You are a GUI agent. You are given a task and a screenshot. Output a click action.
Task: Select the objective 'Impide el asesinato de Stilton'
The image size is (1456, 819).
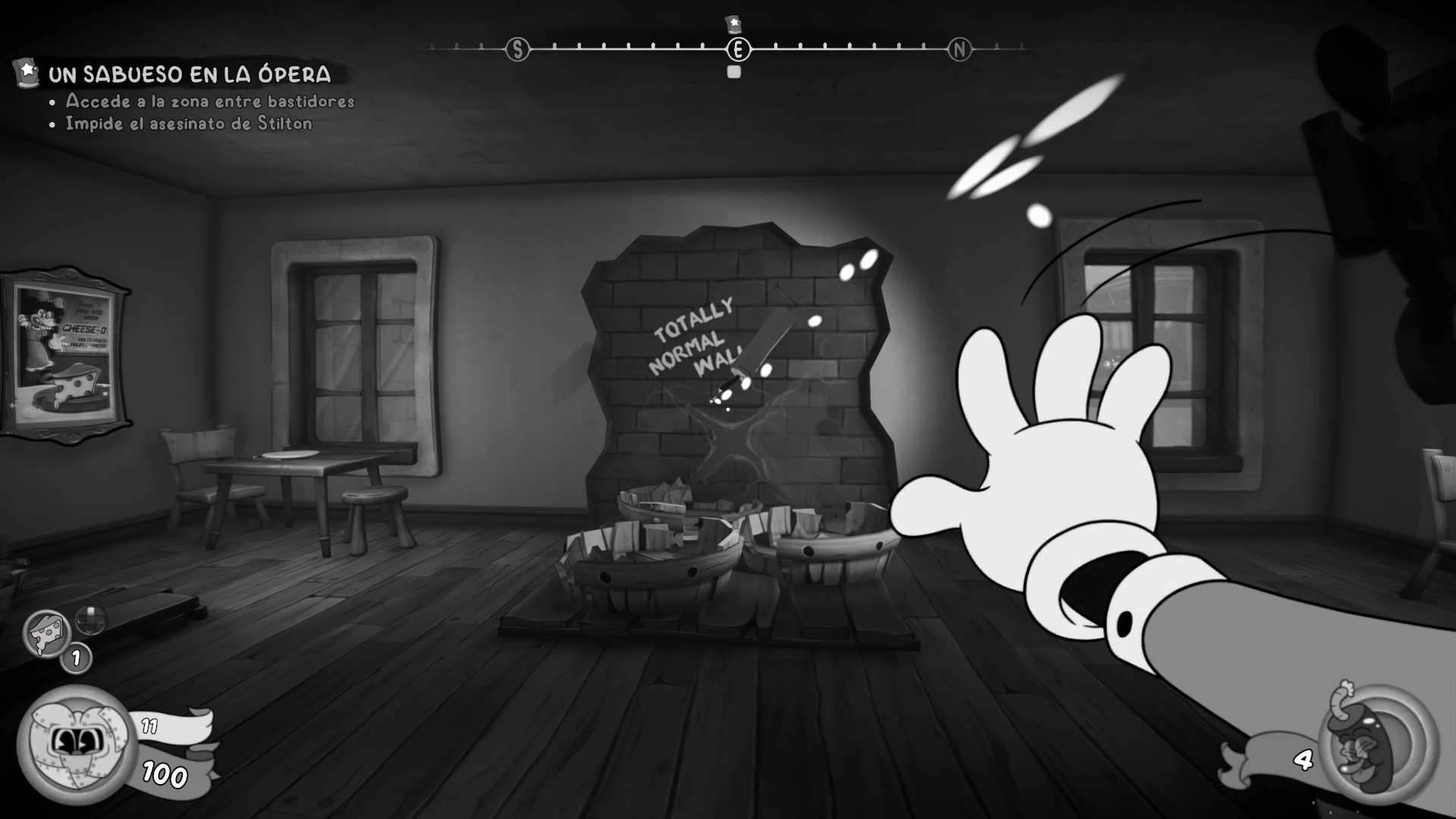[x=189, y=124]
